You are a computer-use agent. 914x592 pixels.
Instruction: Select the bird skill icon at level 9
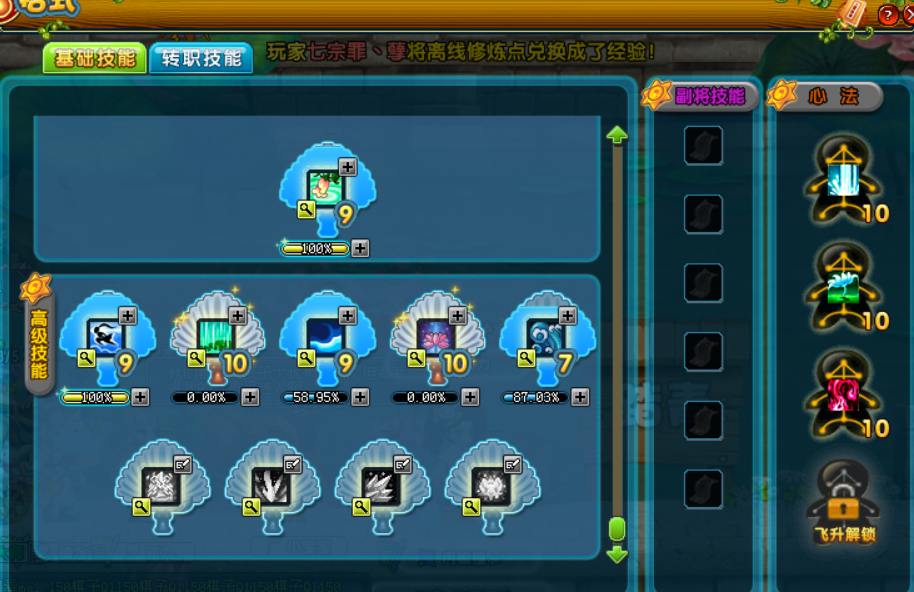(x=106, y=333)
